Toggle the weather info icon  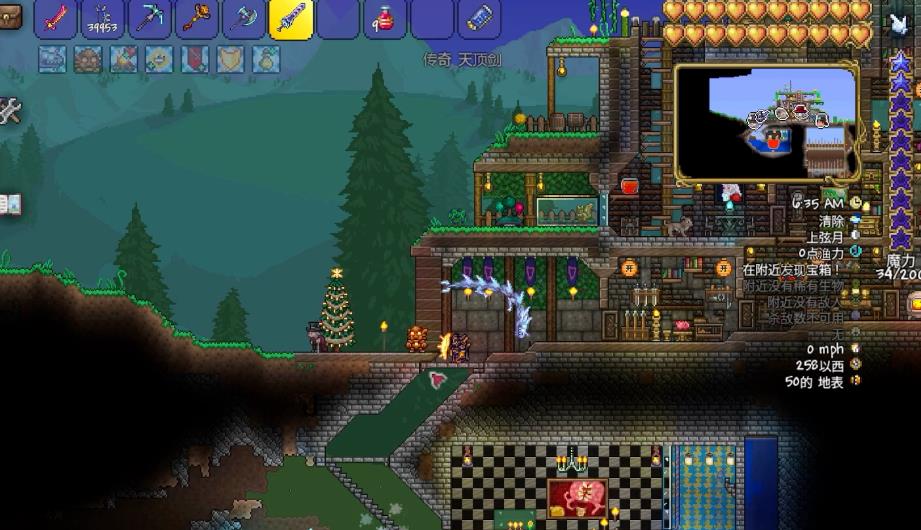(856, 220)
